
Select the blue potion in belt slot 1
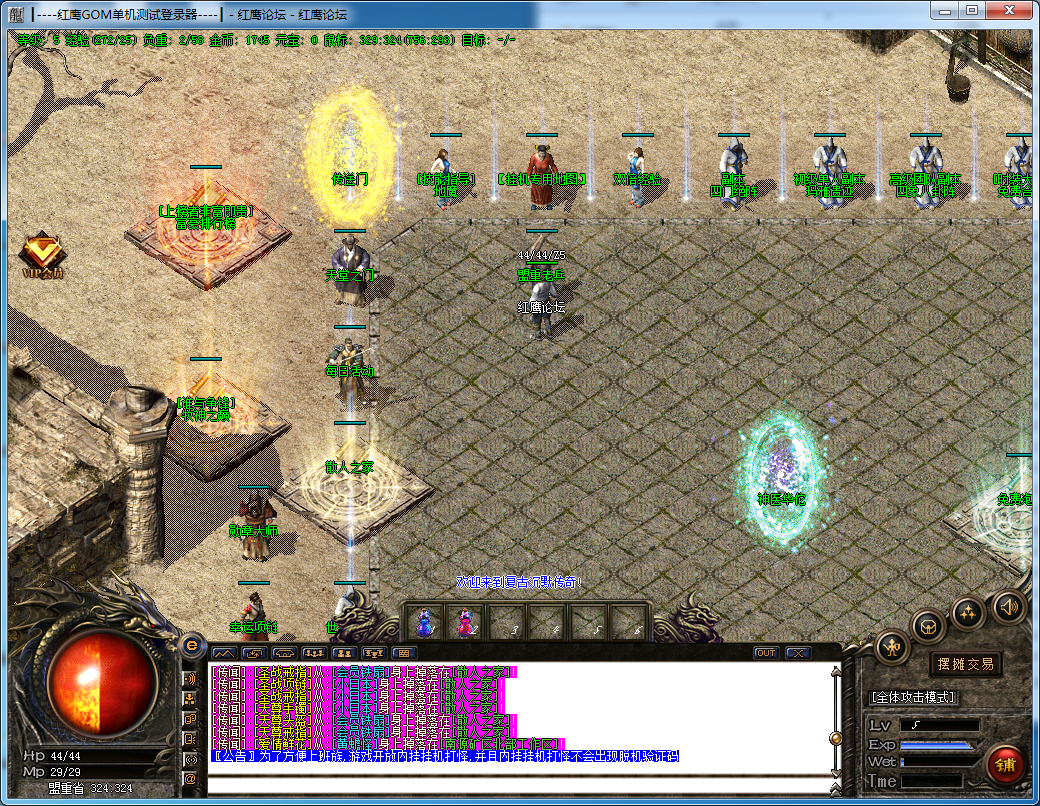(x=424, y=623)
